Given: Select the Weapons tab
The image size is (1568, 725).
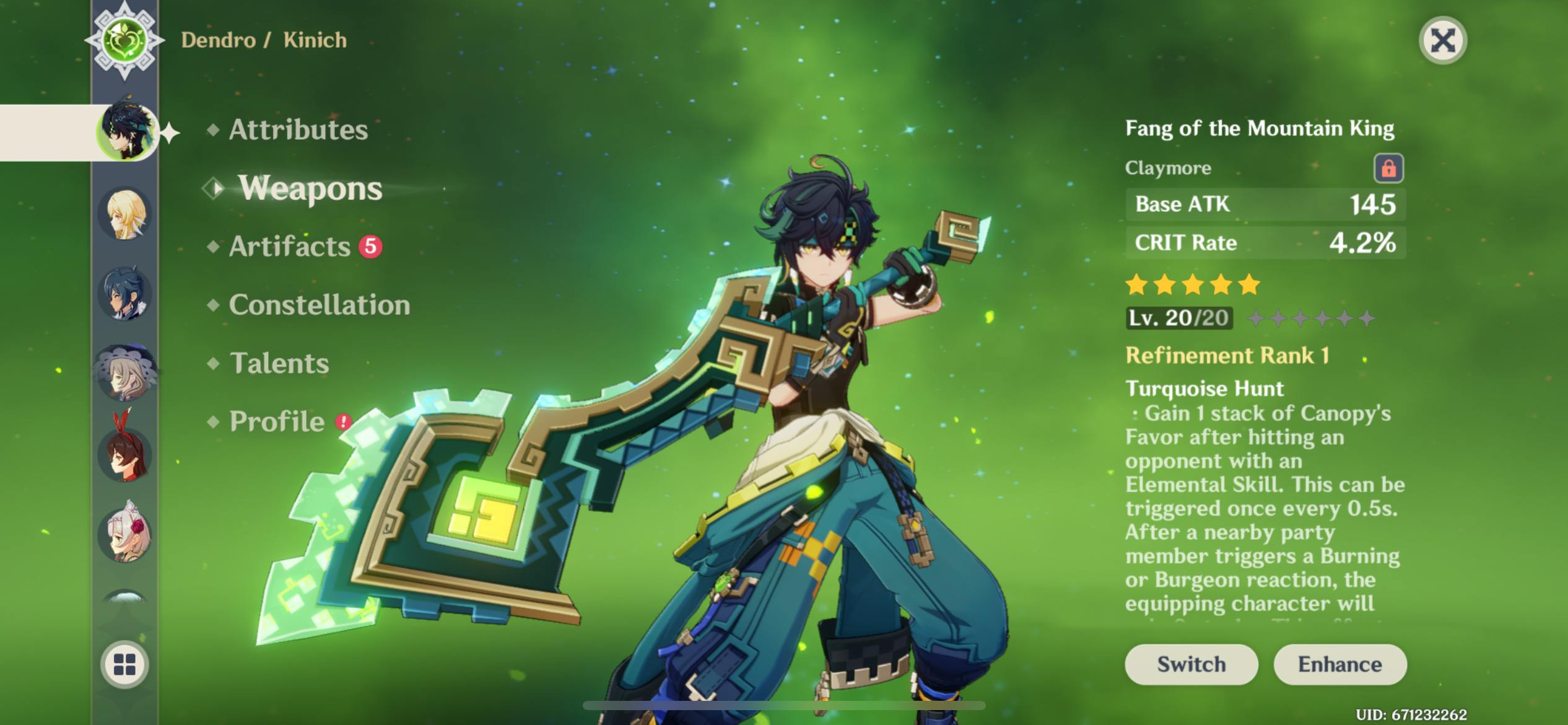Looking at the screenshot, I should click(310, 188).
